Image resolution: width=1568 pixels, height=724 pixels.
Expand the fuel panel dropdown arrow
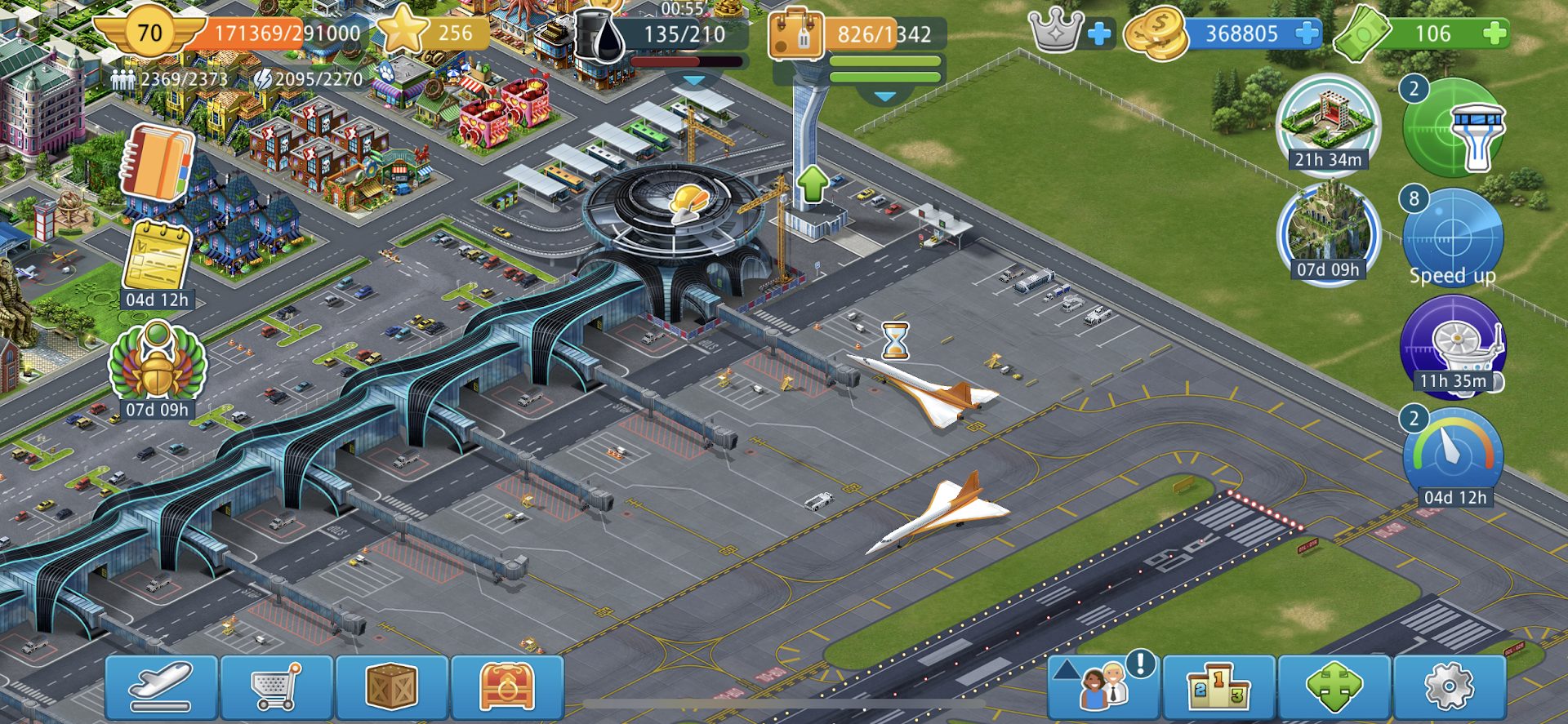point(693,81)
